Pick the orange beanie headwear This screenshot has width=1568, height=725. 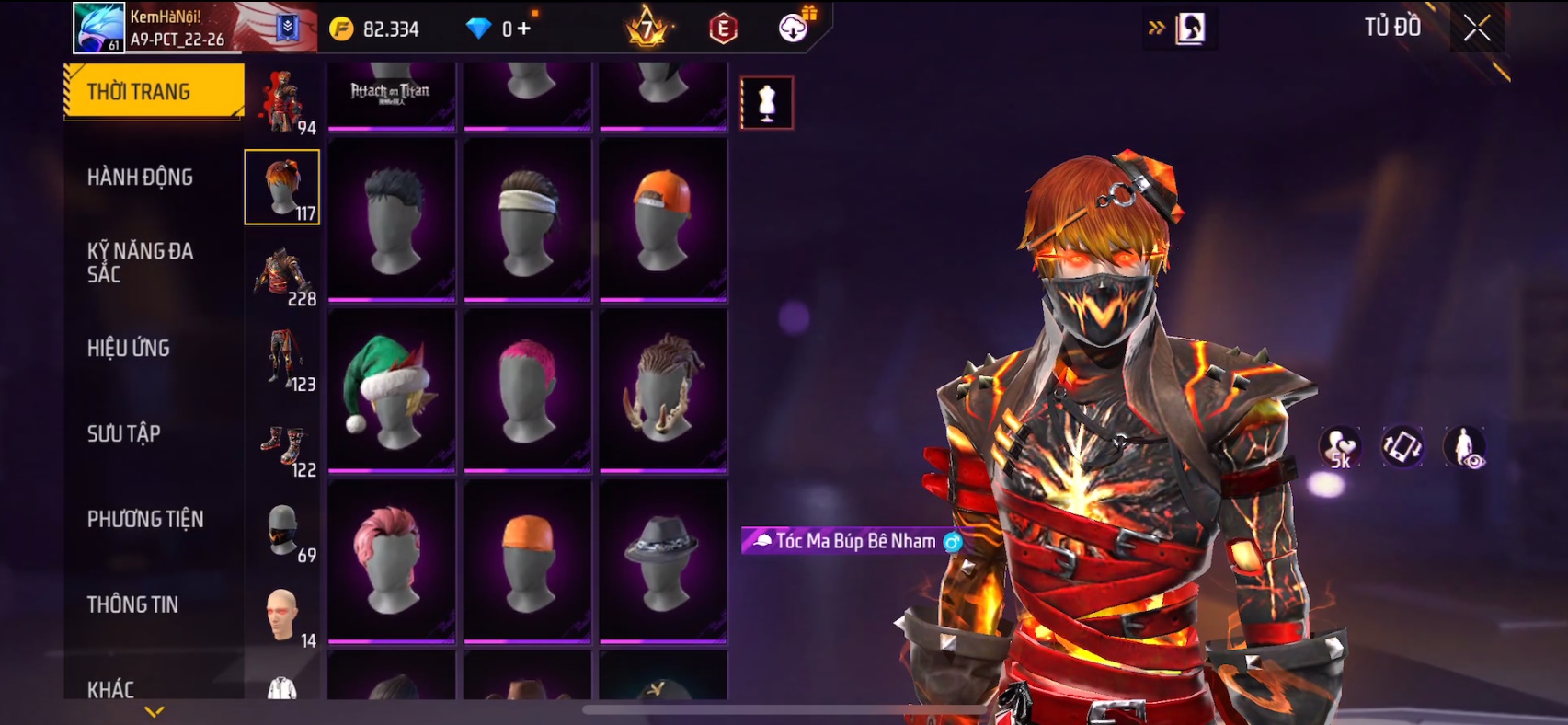527,561
